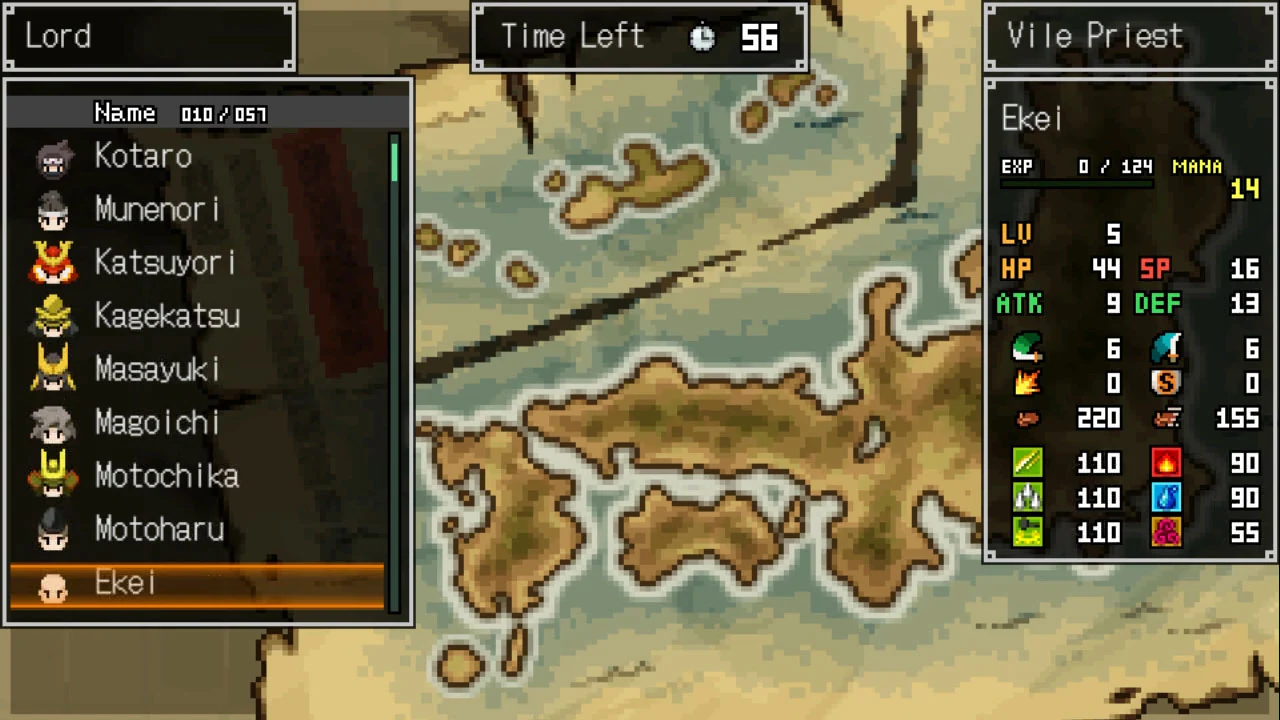Click the blue water resistance icon
The image size is (1280, 720).
[x=1168, y=497]
